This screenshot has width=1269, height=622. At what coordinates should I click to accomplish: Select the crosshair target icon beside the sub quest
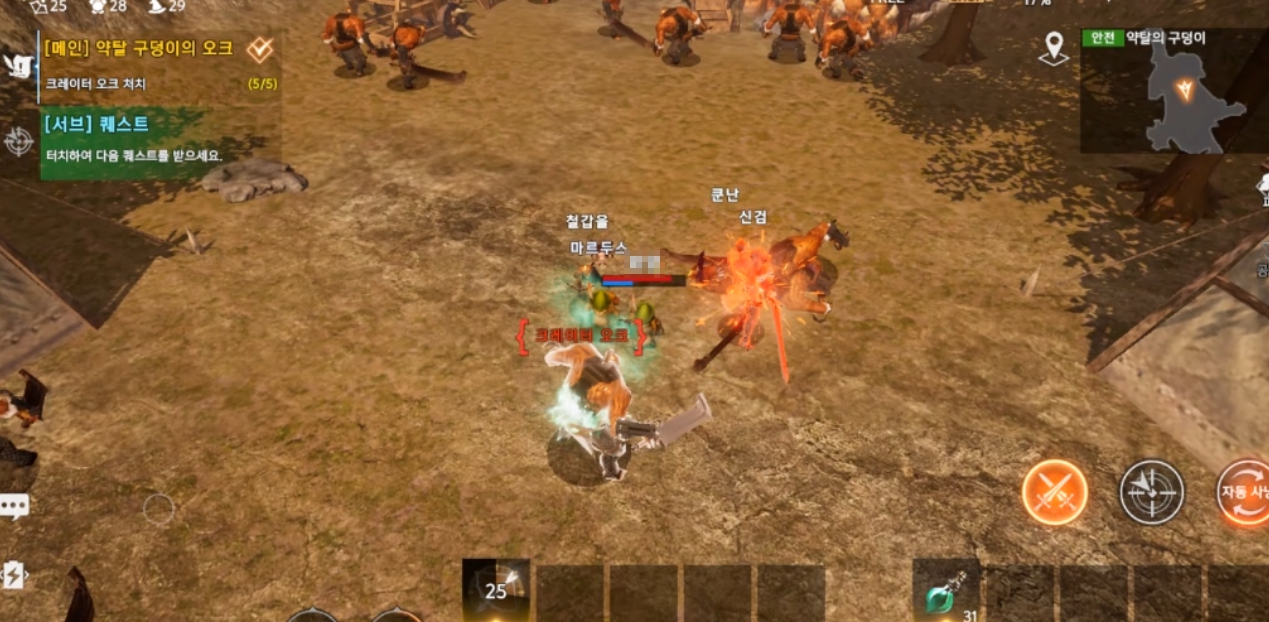coord(18,142)
